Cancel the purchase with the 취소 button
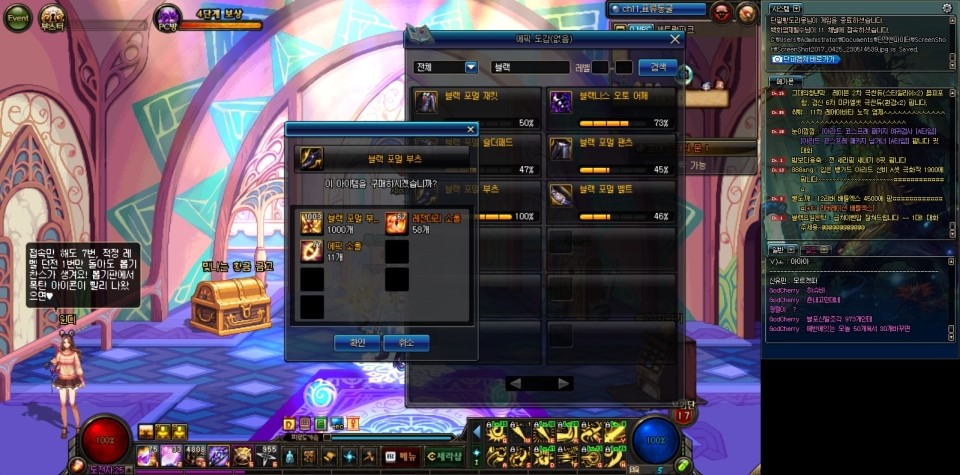The image size is (960, 475). click(x=405, y=343)
